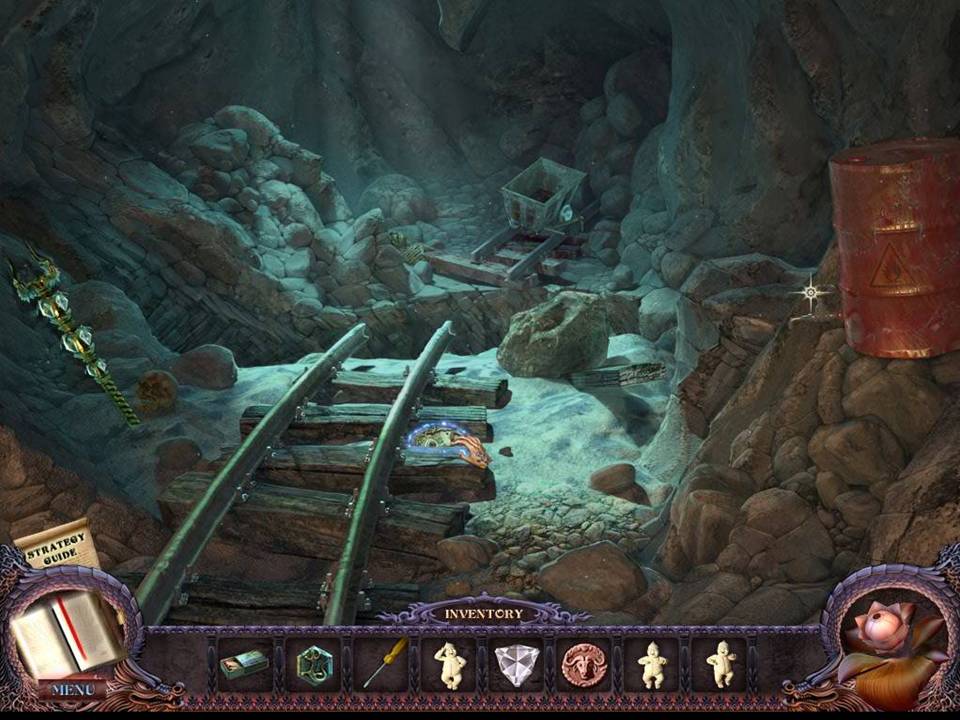Image resolution: width=960 pixels, height=720 pixels.
Task: Click the Menu button
Action: [73, 689]
